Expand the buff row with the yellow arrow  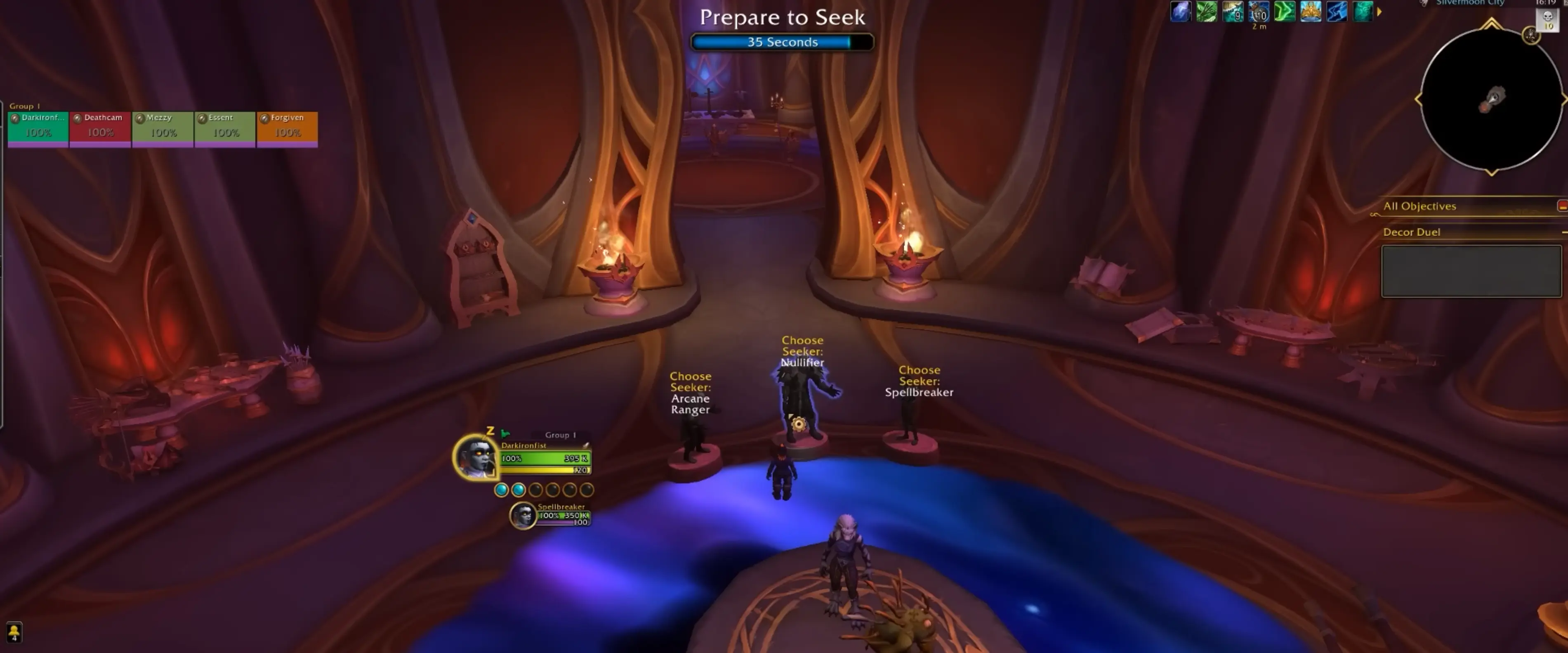[1379, 12]
